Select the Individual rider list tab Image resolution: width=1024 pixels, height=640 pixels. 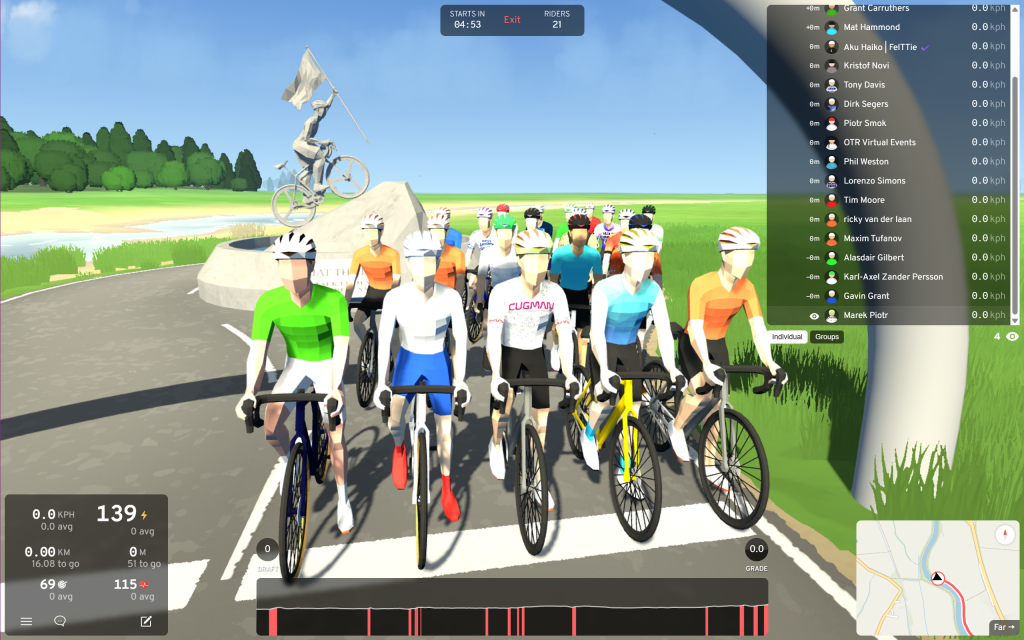[788, 337]
